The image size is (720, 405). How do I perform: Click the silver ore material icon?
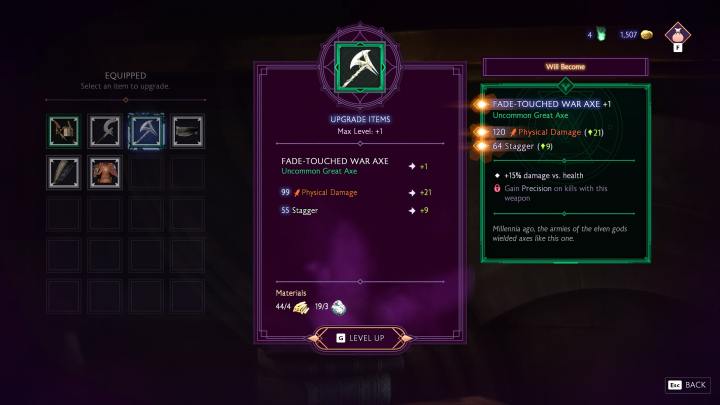click(x=339, y=308)
